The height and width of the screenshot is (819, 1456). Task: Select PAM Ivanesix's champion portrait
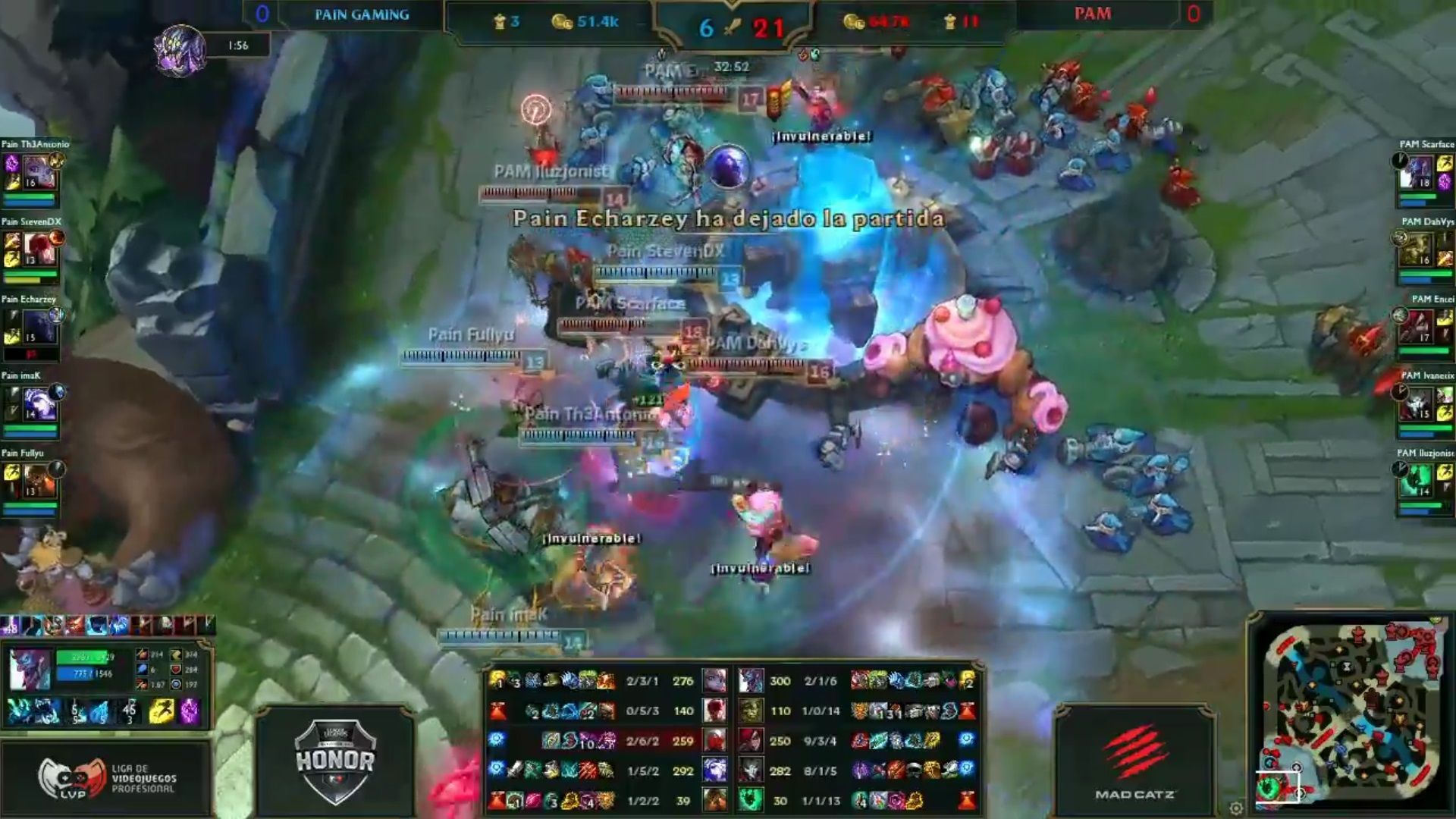click(x=1419, y=403)
